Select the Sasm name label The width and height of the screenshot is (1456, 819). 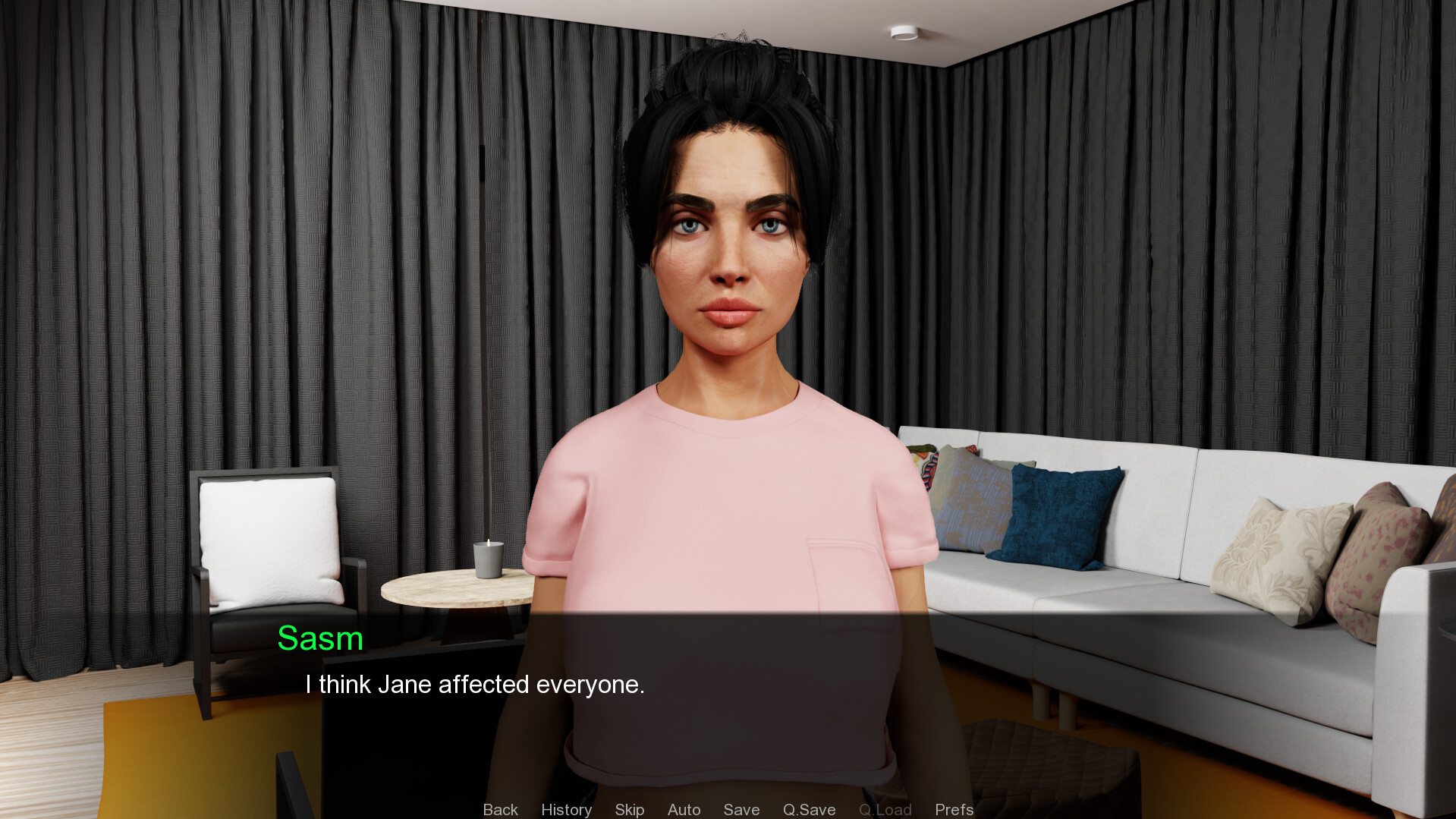[x=320, y=638]
